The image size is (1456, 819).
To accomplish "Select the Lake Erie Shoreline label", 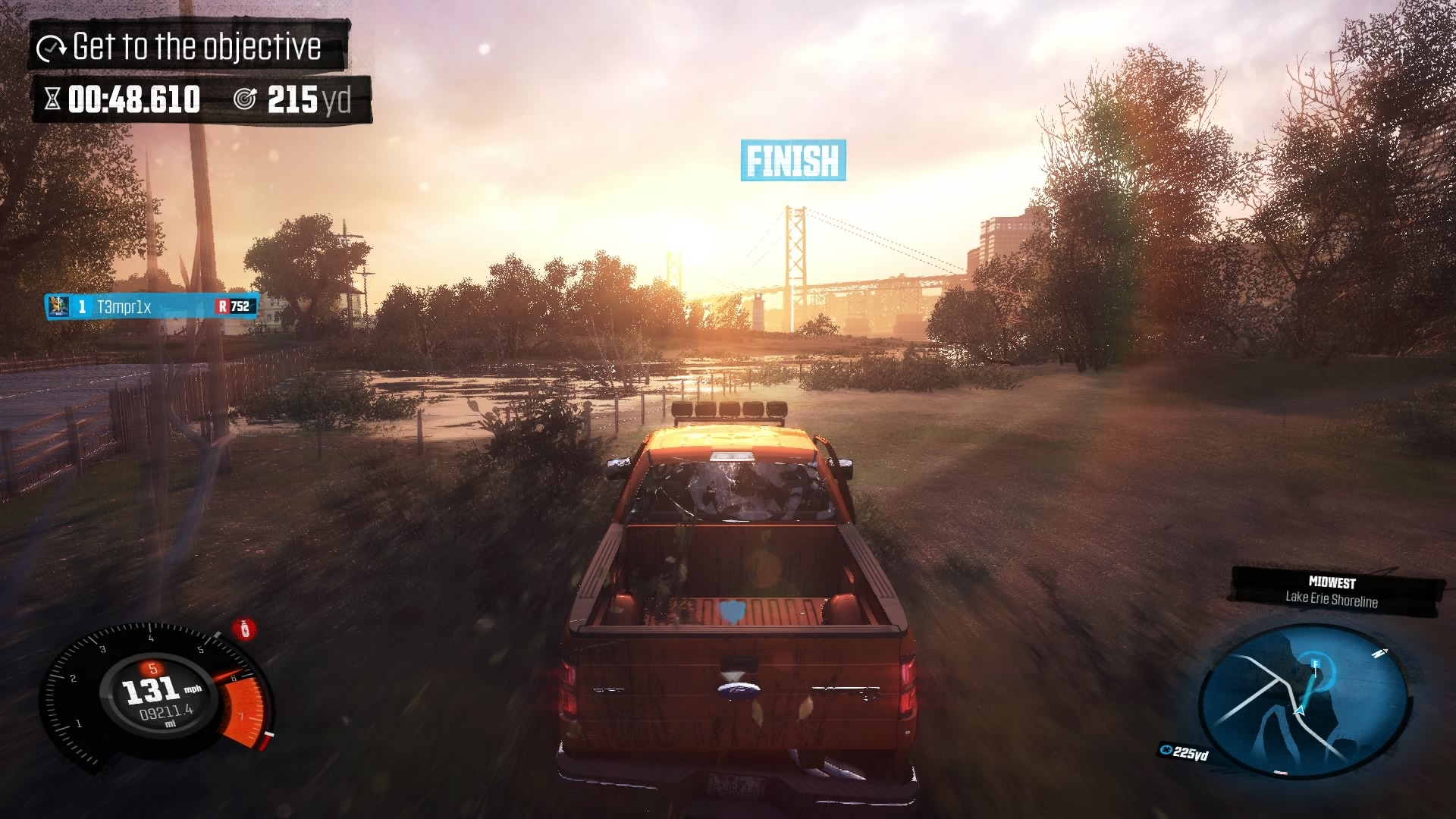I will (1333, 598).
